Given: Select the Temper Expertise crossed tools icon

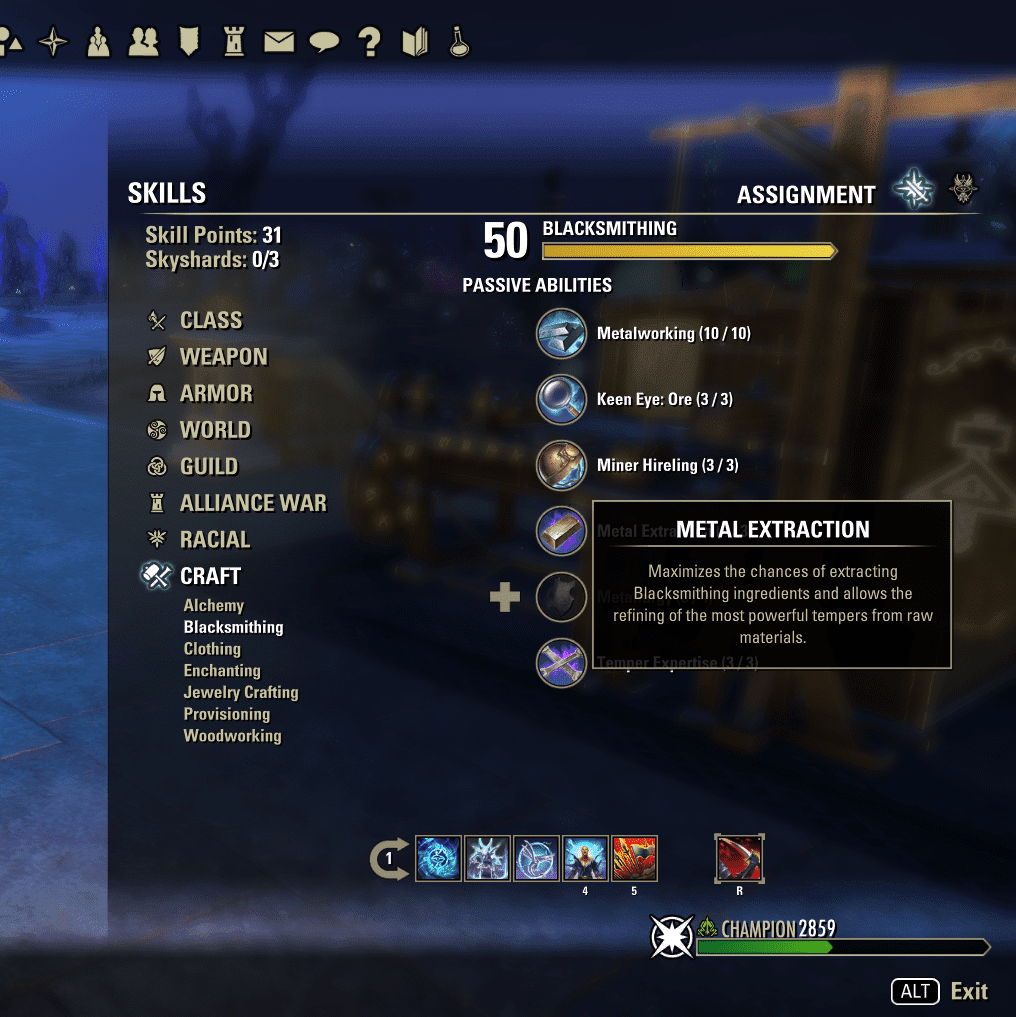Looking at the screenshot, I should [x=562, y=663].
